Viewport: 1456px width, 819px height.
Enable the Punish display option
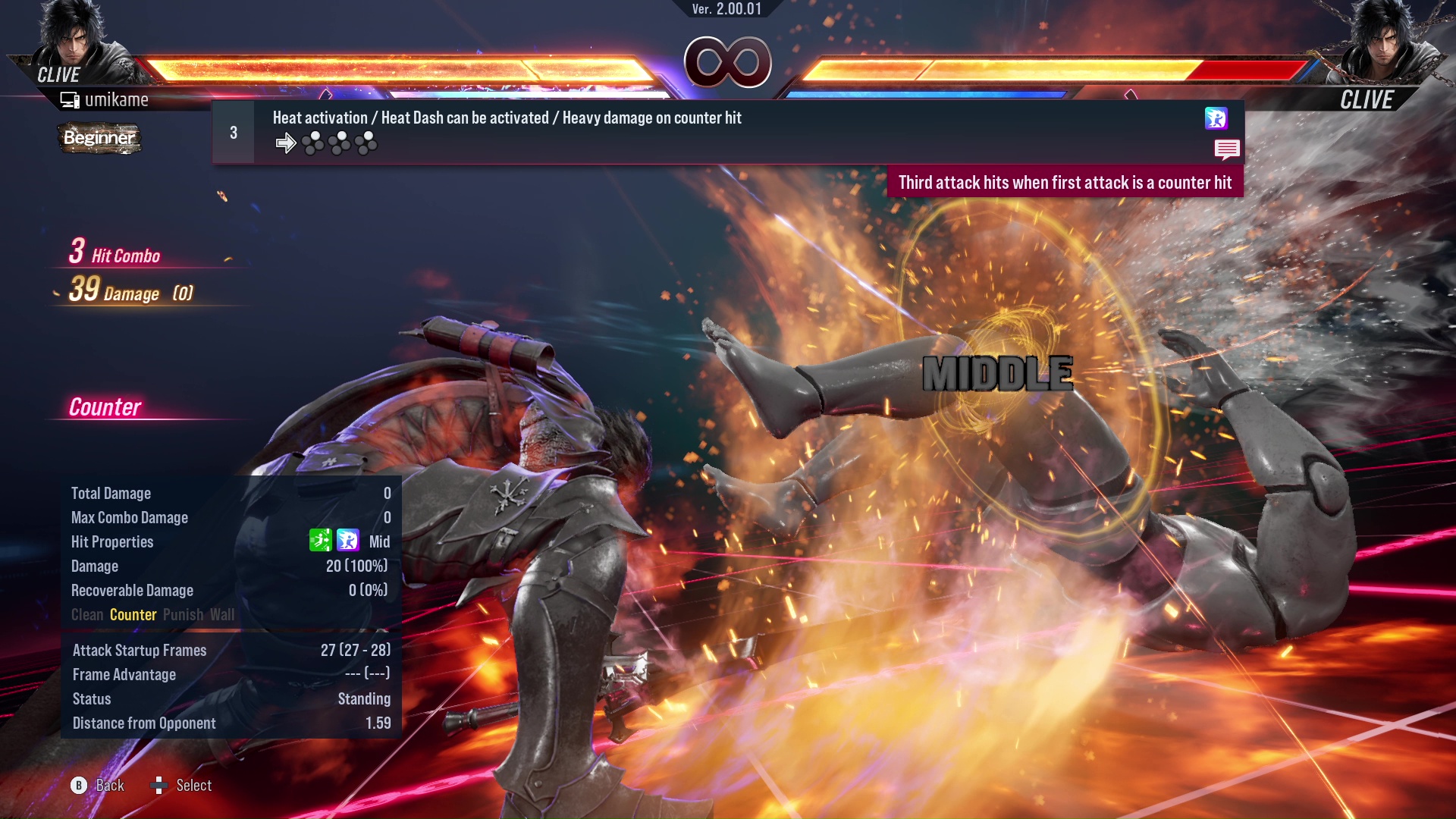pyautogui.click(x=182, y=615)
